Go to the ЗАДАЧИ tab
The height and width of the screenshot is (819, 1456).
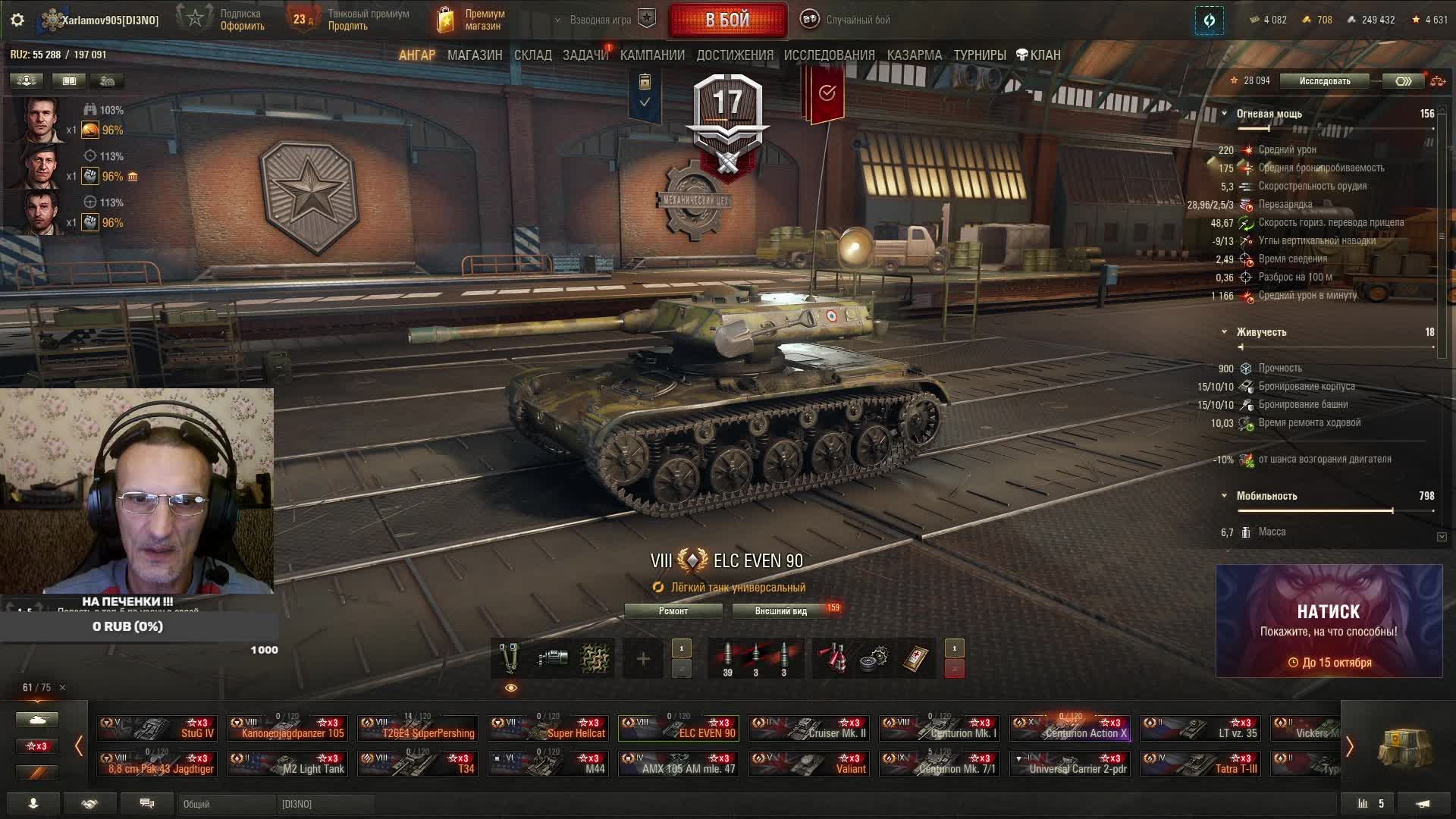pyautogui.click(x=585, y=55)
